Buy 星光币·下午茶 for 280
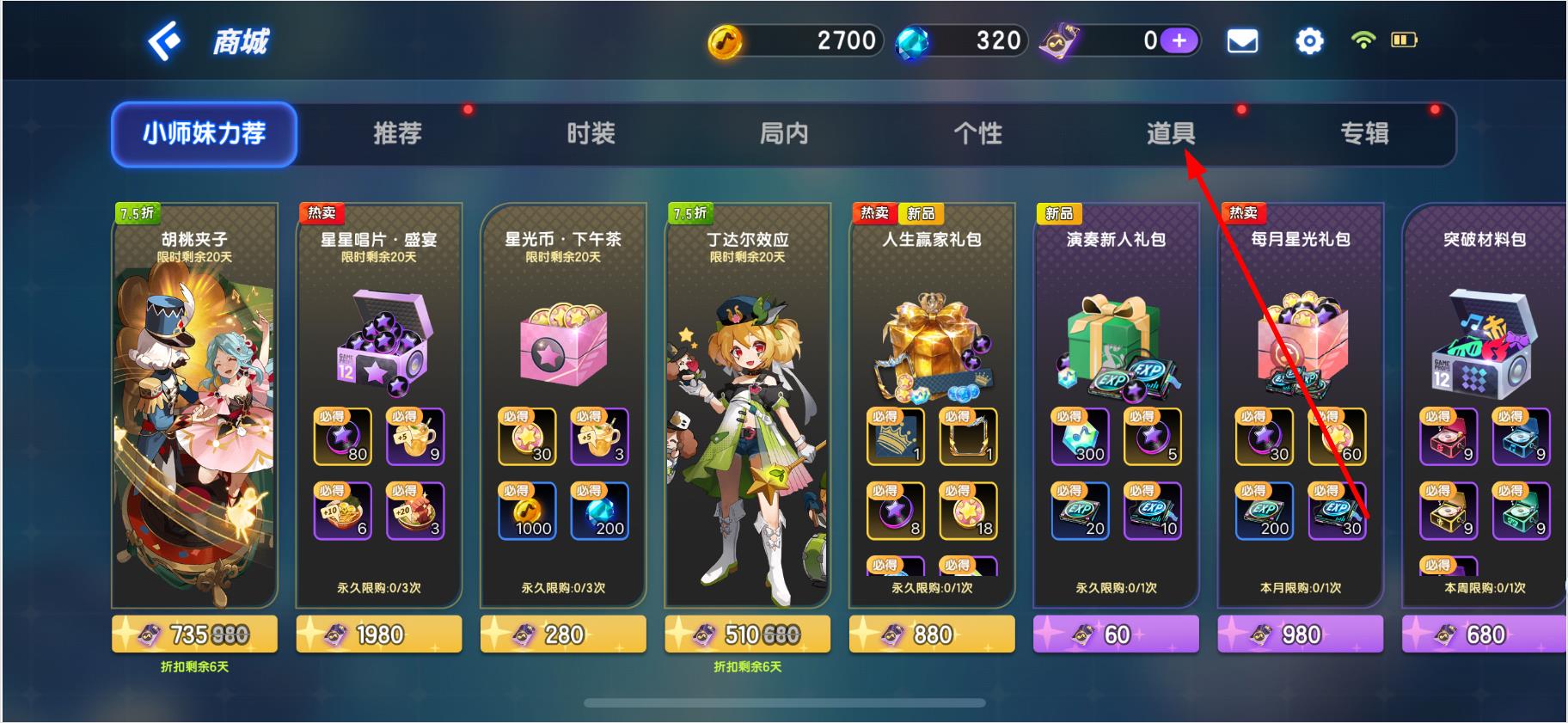Image resolution: width=1568 pixels, height=723 pixels. (x=563, y=634)
